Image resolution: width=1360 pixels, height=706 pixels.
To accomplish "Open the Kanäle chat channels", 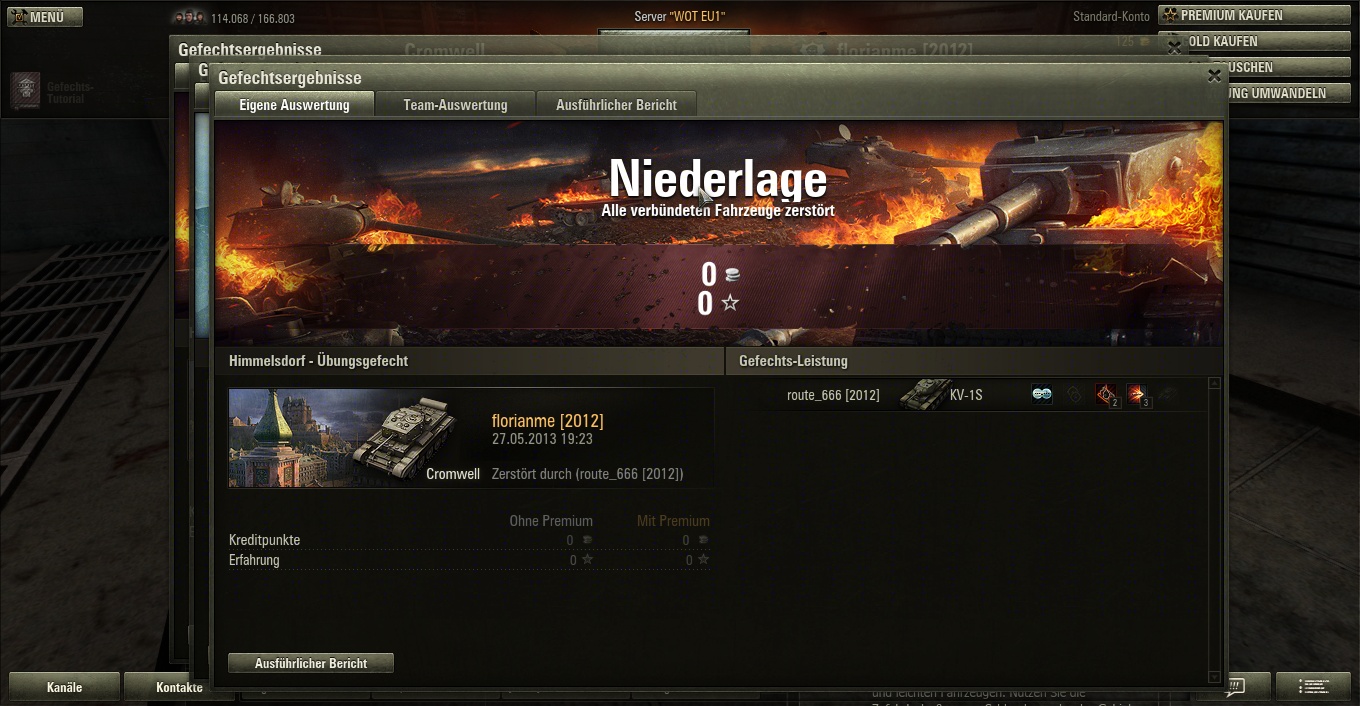I will point(64,687).
